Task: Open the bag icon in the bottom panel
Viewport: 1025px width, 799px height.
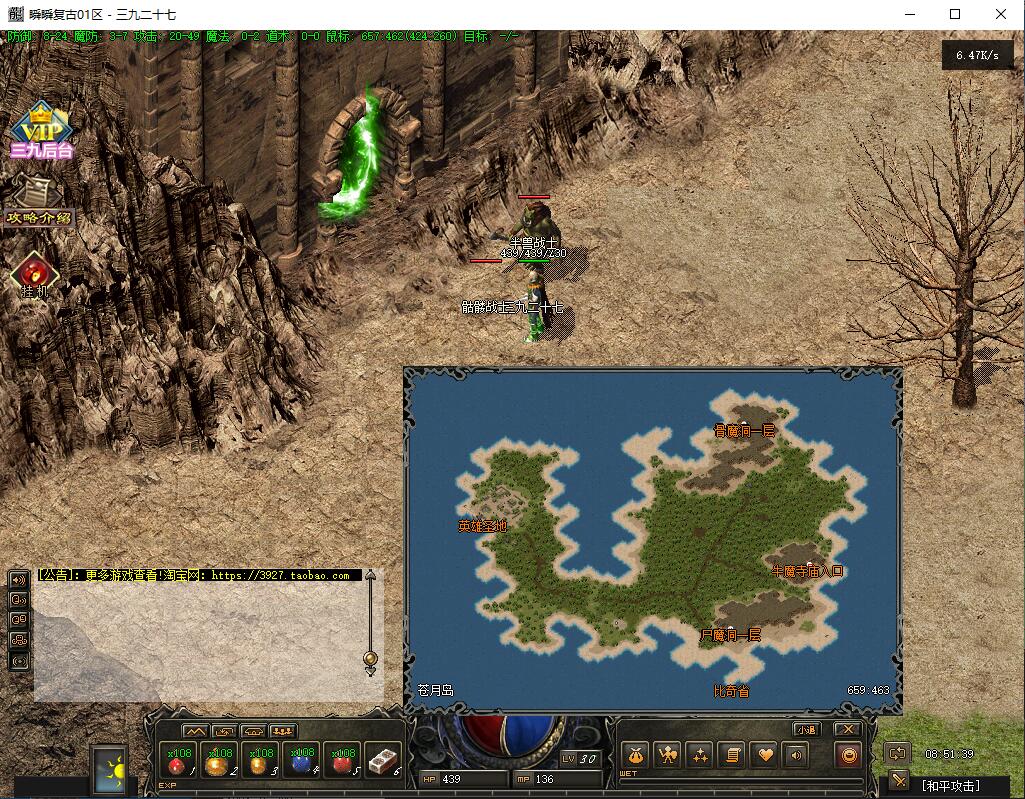Action: point(636,755)
